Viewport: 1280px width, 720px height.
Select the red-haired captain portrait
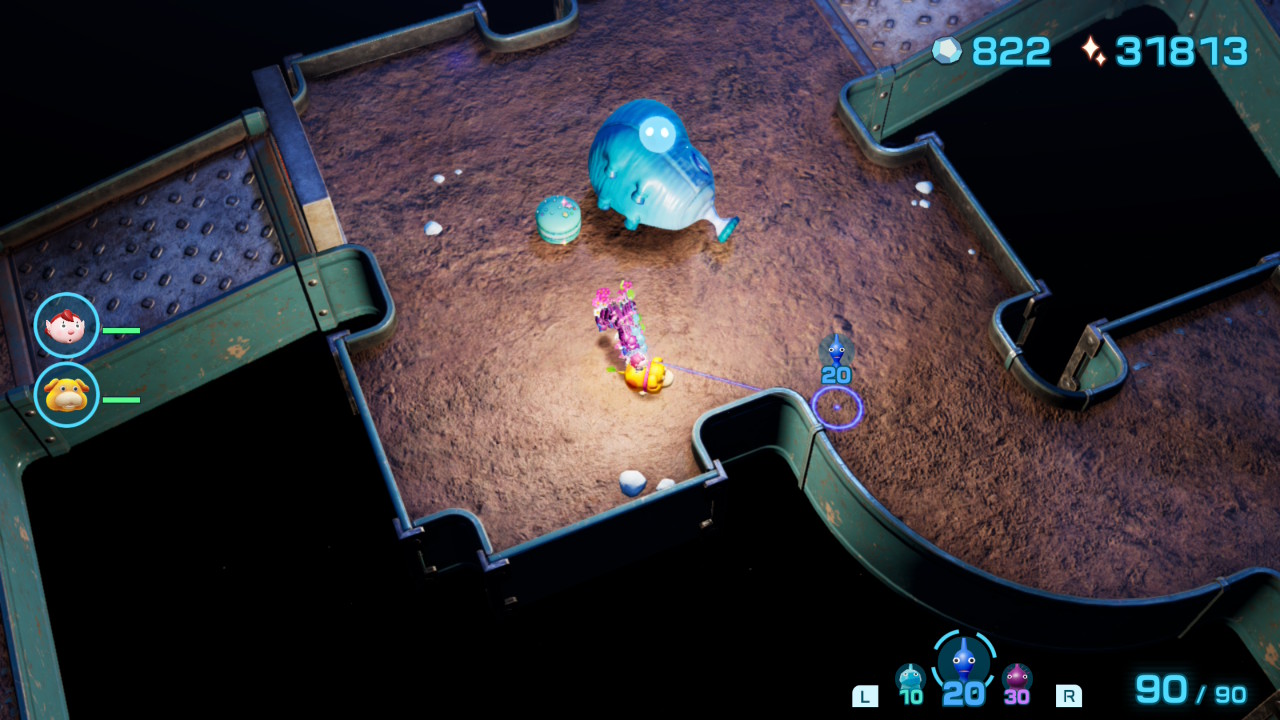point(67,326)
